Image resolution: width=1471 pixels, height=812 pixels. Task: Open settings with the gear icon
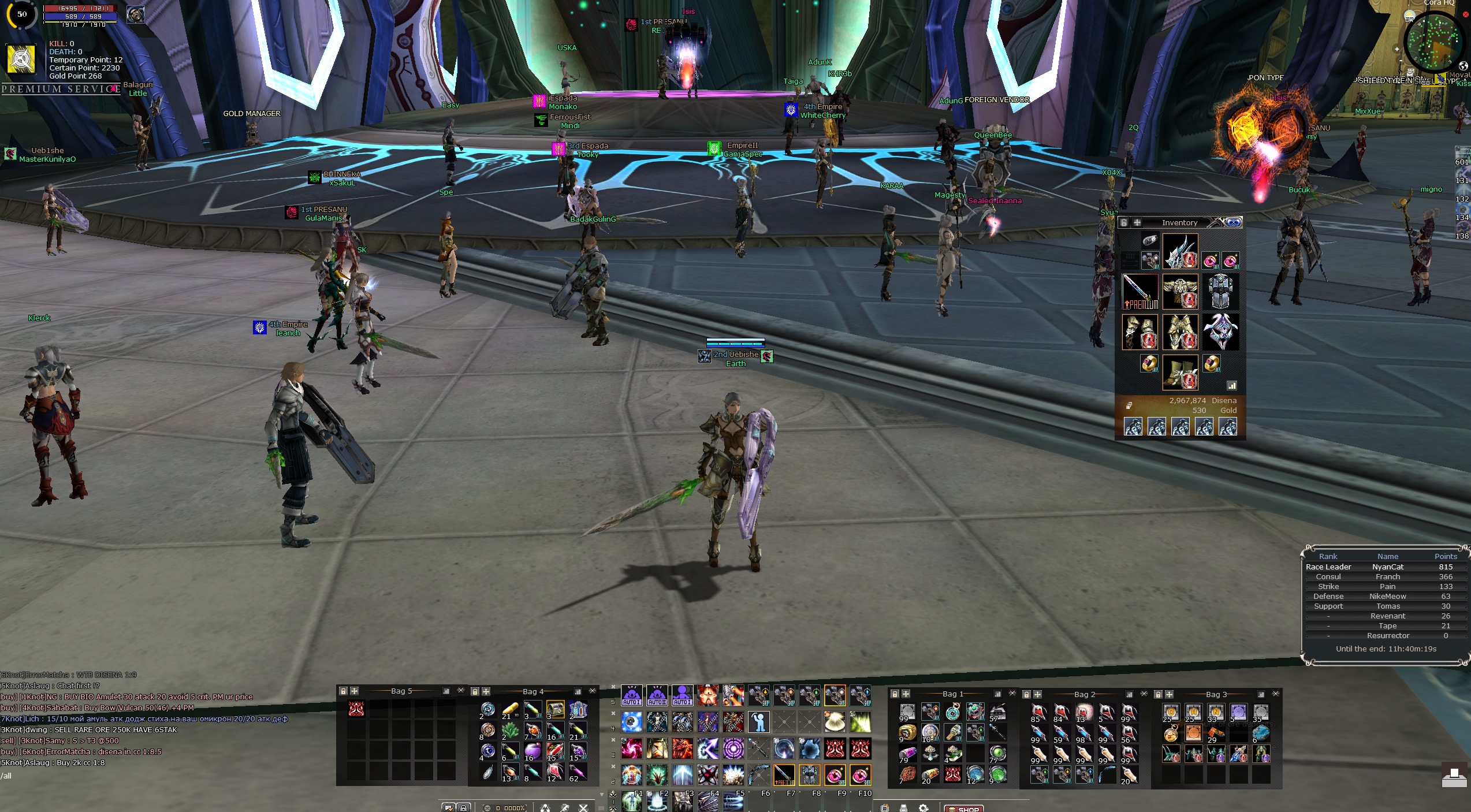[923, 808]
